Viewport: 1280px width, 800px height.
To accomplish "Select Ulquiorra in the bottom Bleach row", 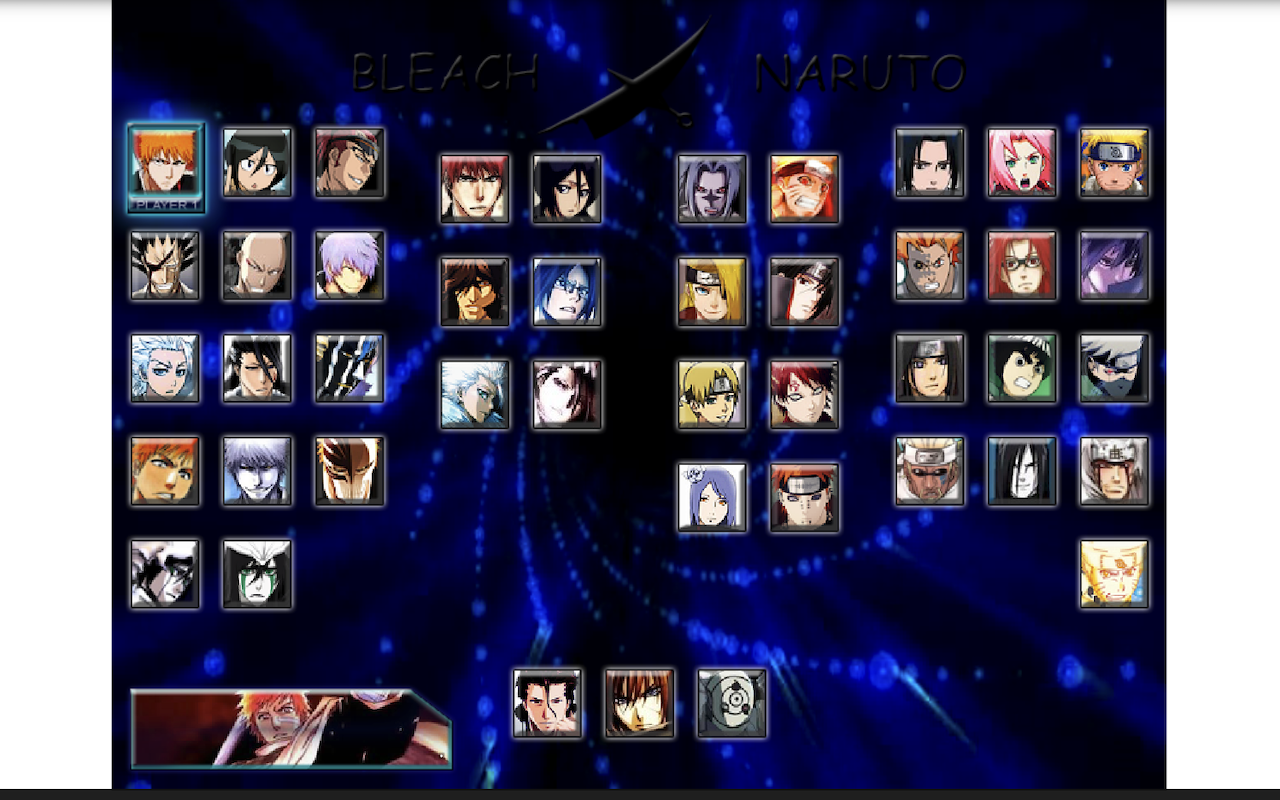I will tap(257, 572).
